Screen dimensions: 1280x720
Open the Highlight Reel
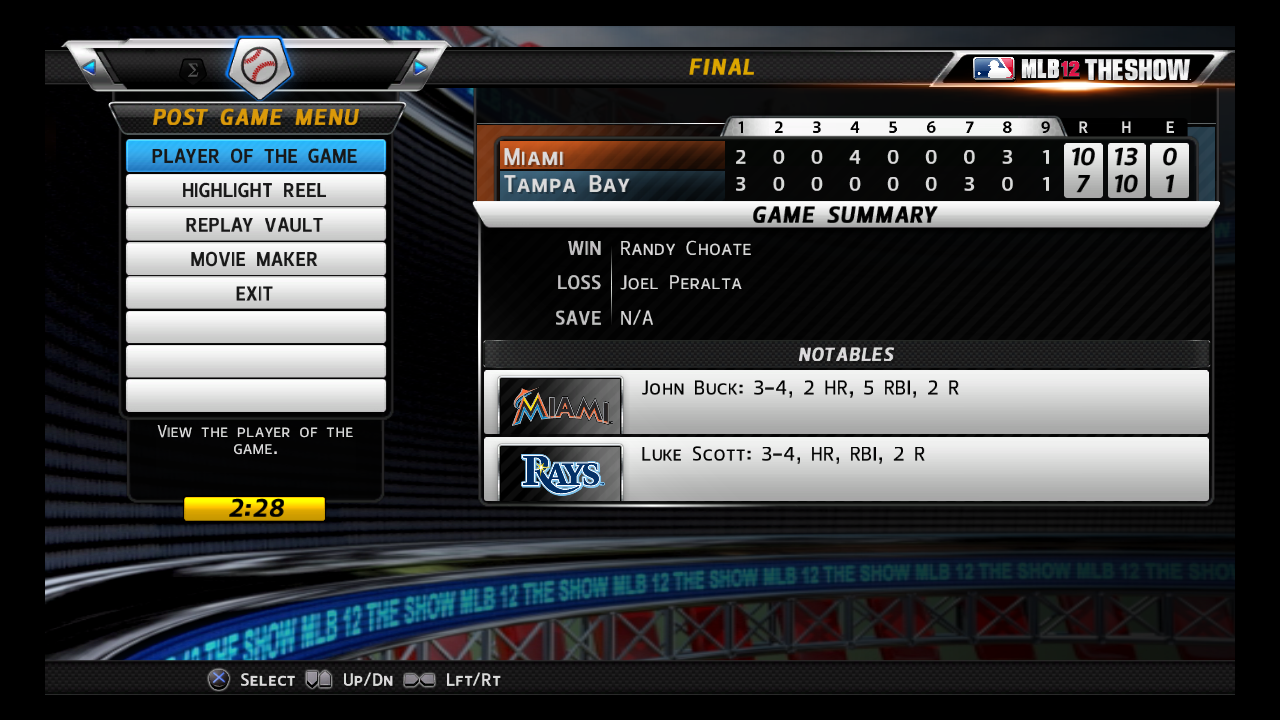pos(255,190)
